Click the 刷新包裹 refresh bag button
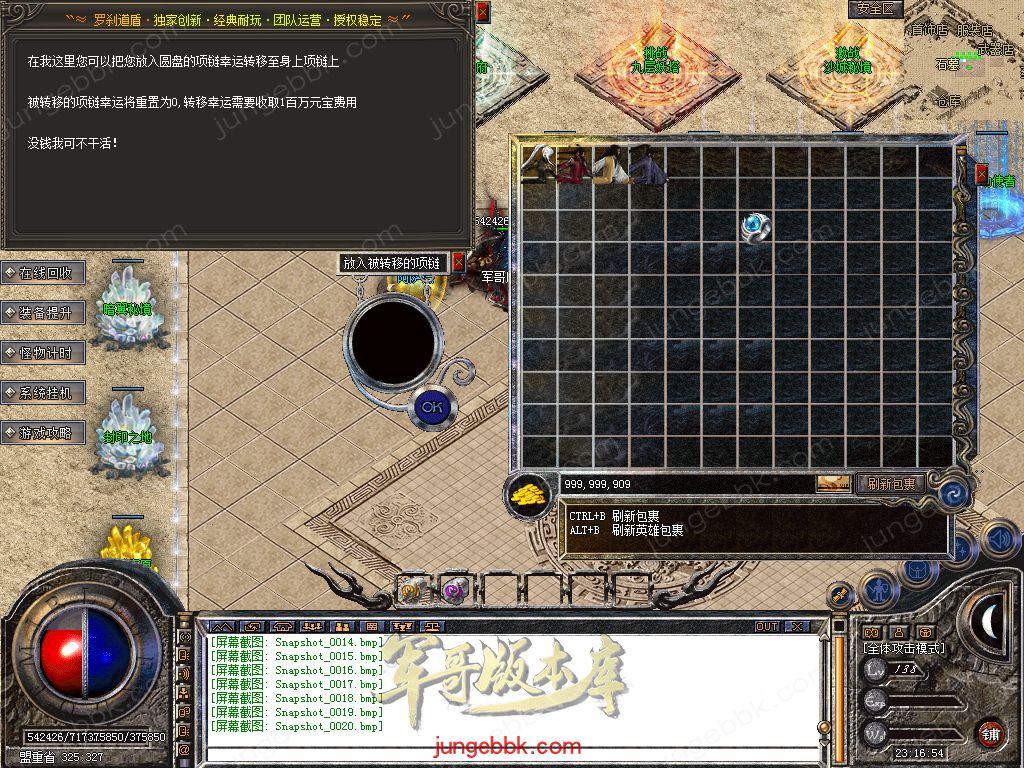1024x768 pixels. (x=891, y=484)
